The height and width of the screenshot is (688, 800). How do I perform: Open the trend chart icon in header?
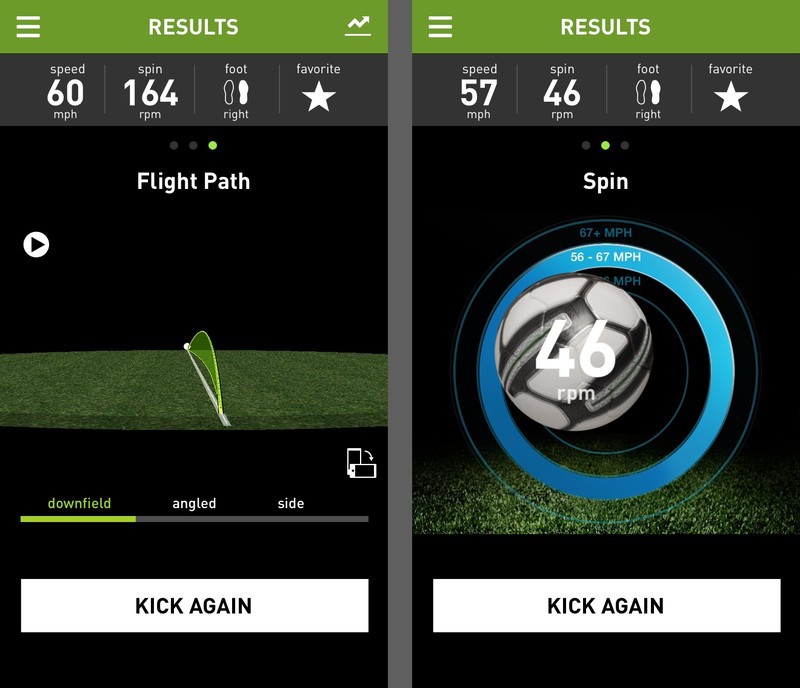357,27
